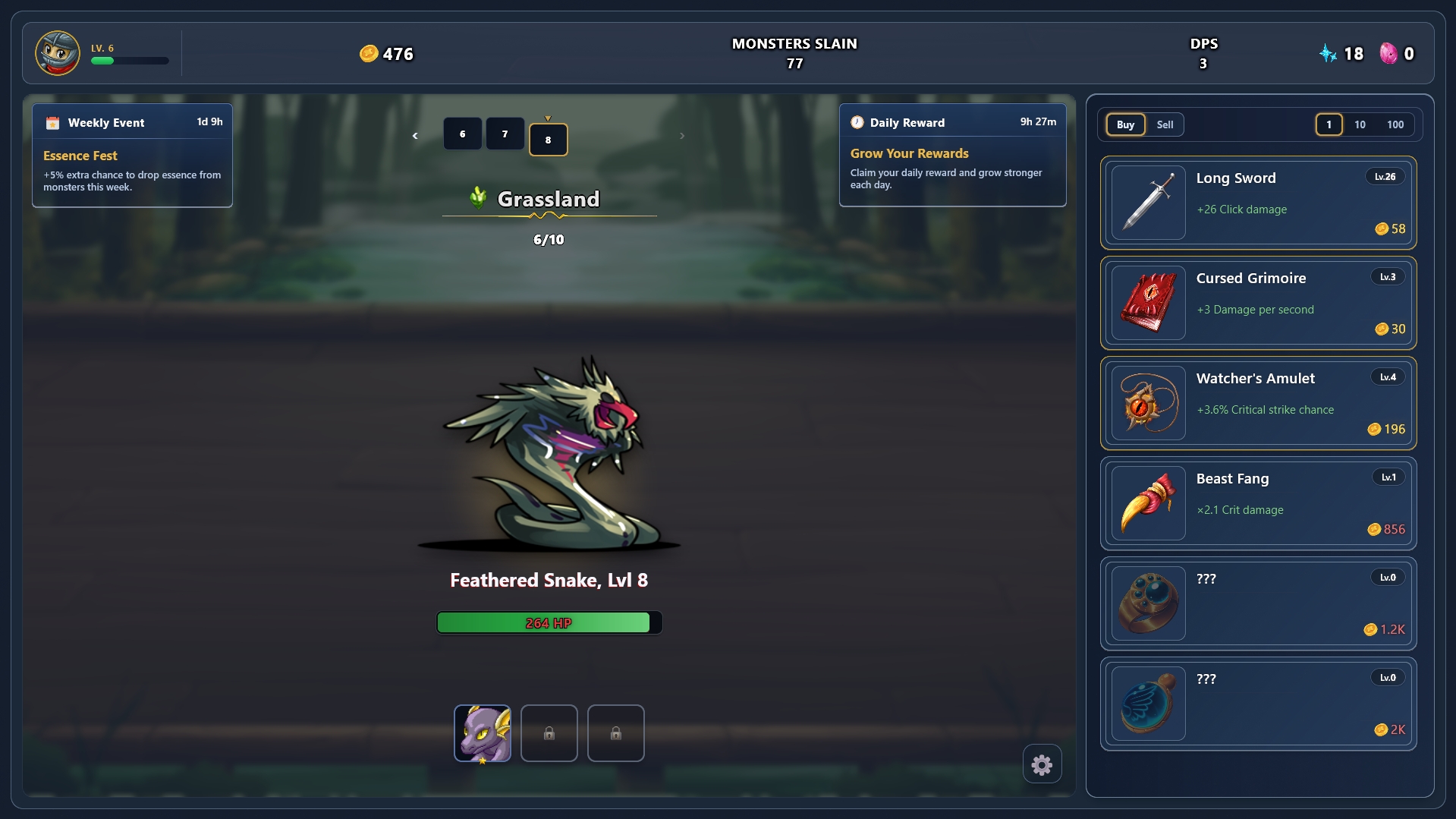Image resolution: width=1456 pixels, height=819 pixels.
Task: Switch the shop to Sell mode
Action: click(x=1165, y=124)
